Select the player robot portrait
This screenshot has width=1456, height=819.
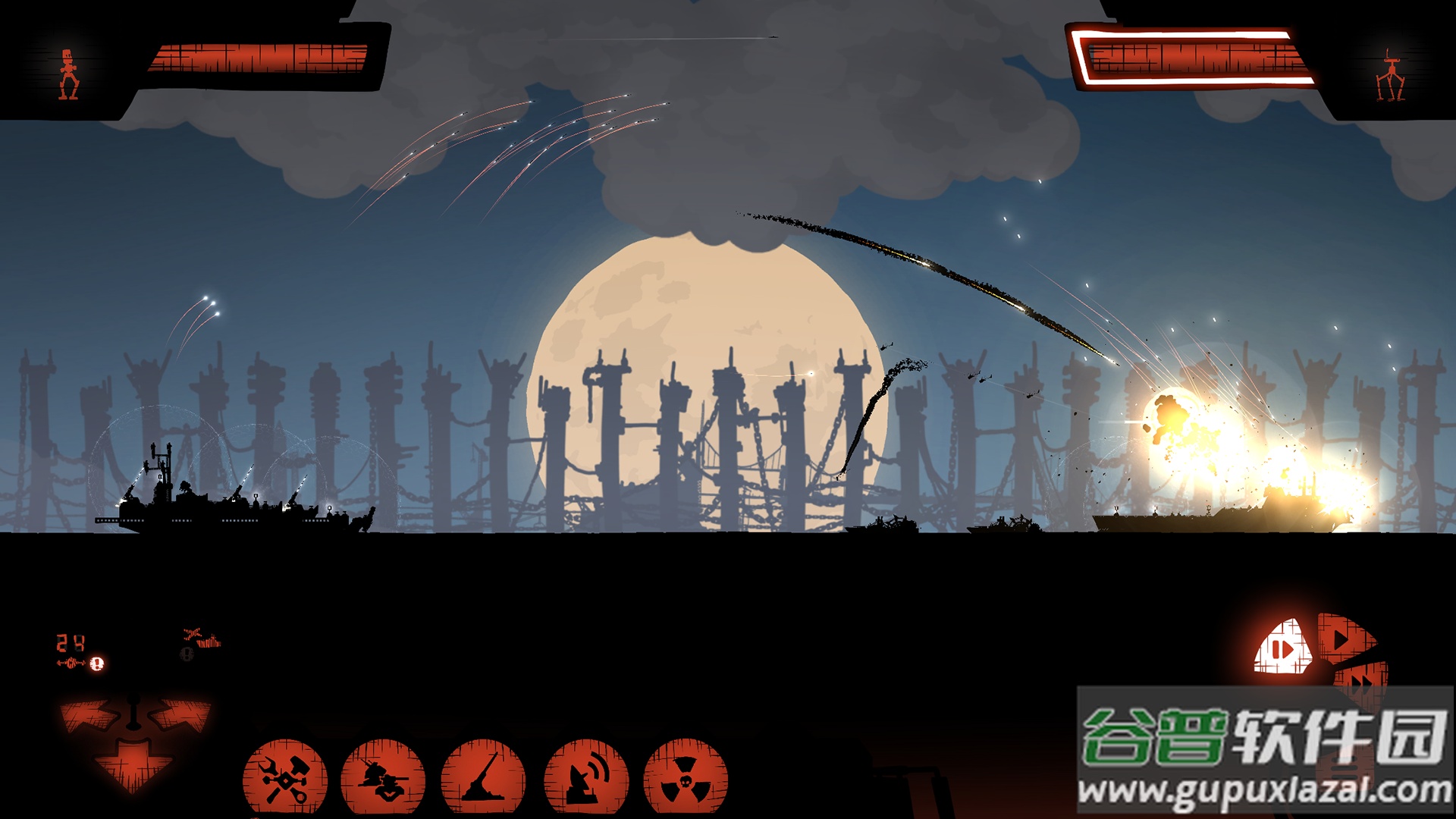click(x=69, y=74)
